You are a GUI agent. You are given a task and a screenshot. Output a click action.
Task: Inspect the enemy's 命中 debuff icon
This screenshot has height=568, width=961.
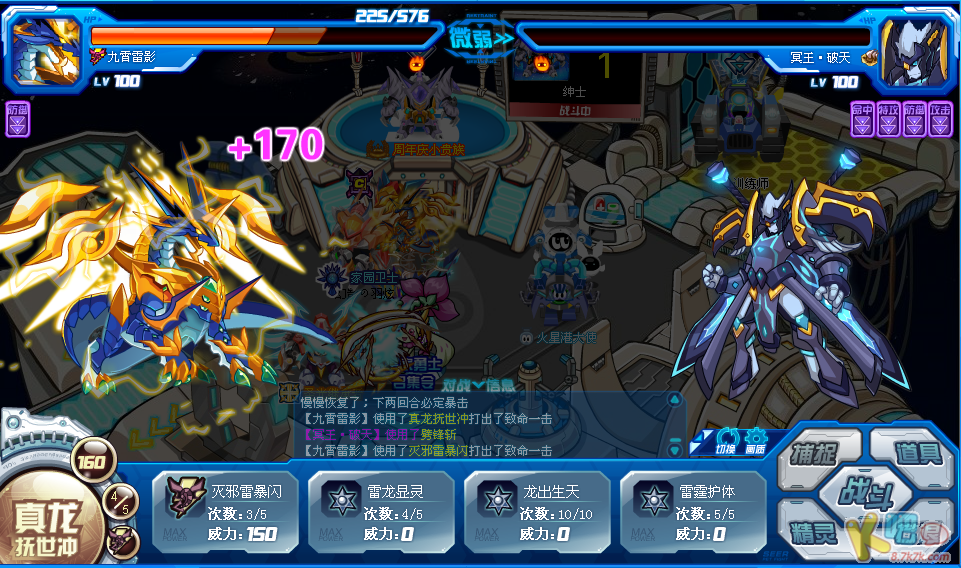[862, 118]
